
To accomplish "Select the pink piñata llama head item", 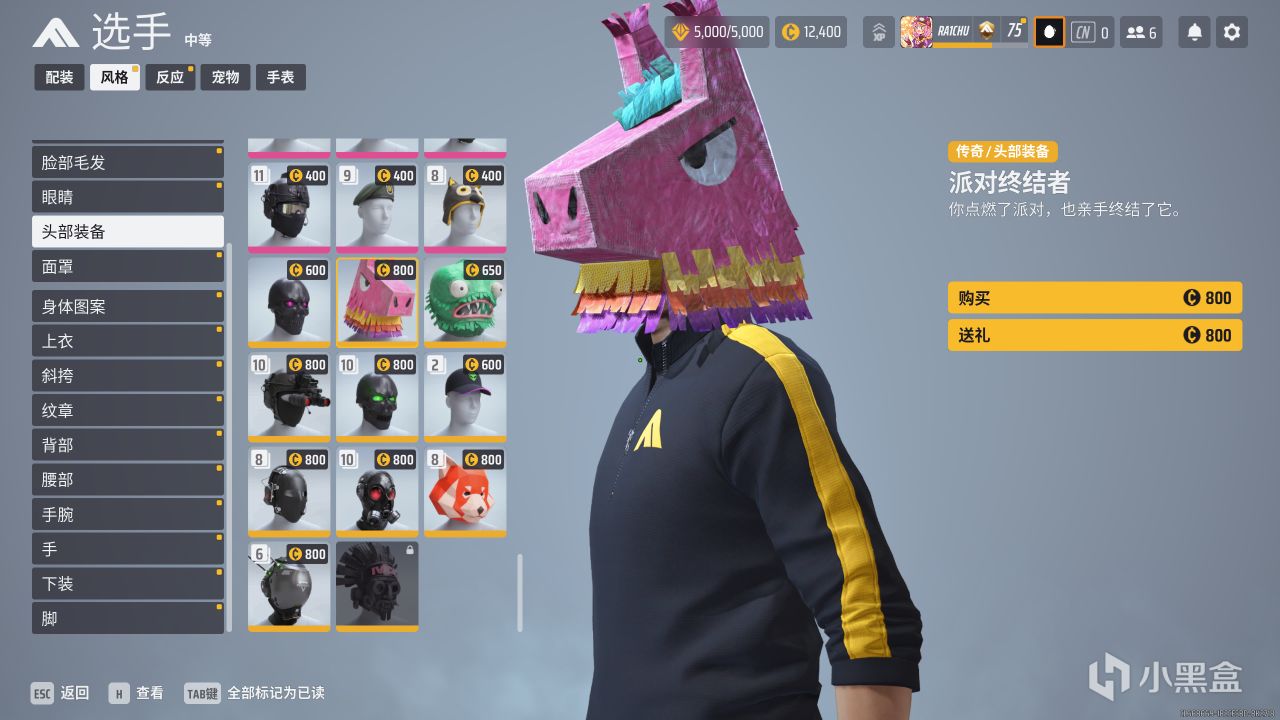I will pos(377,300).
